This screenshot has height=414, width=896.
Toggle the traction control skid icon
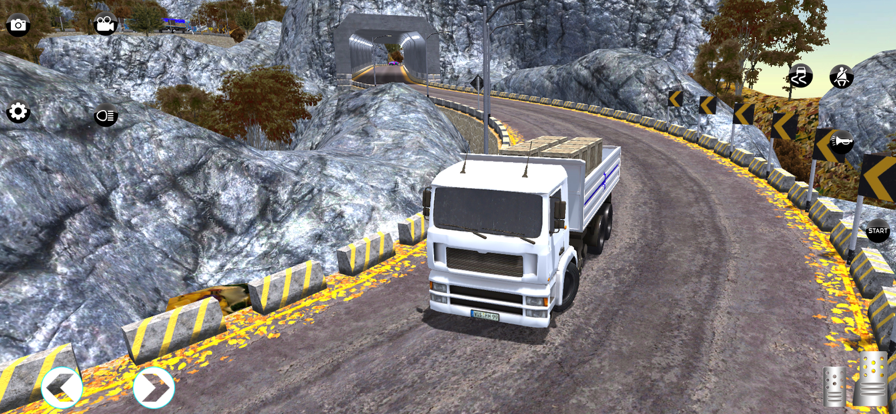799,76
